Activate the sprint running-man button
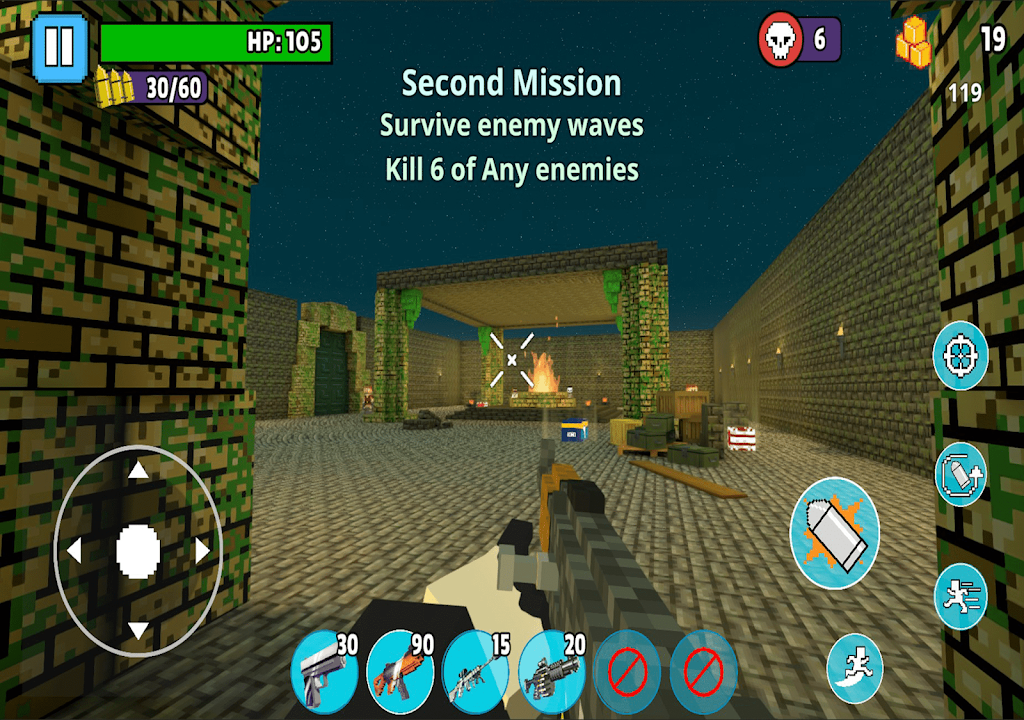 pyautogui.click(x=961, y=596)
